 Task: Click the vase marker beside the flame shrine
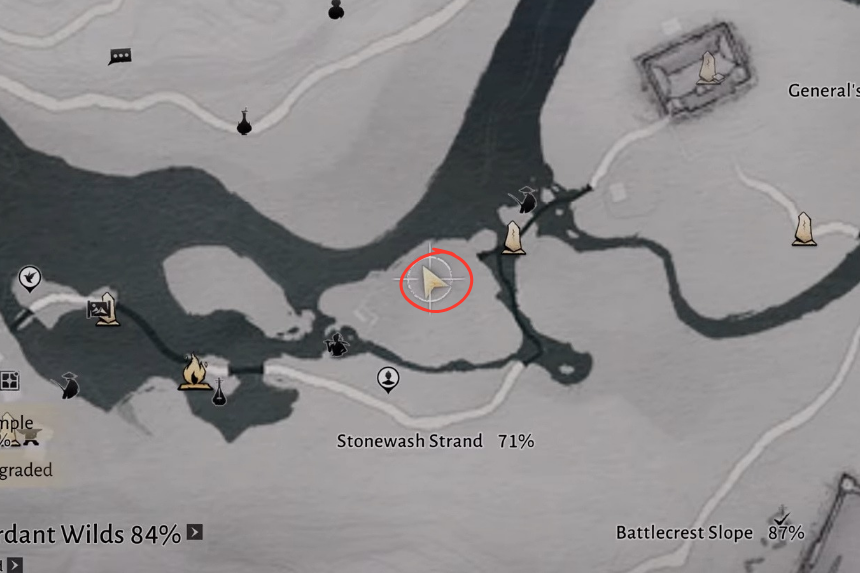[219, 393]
